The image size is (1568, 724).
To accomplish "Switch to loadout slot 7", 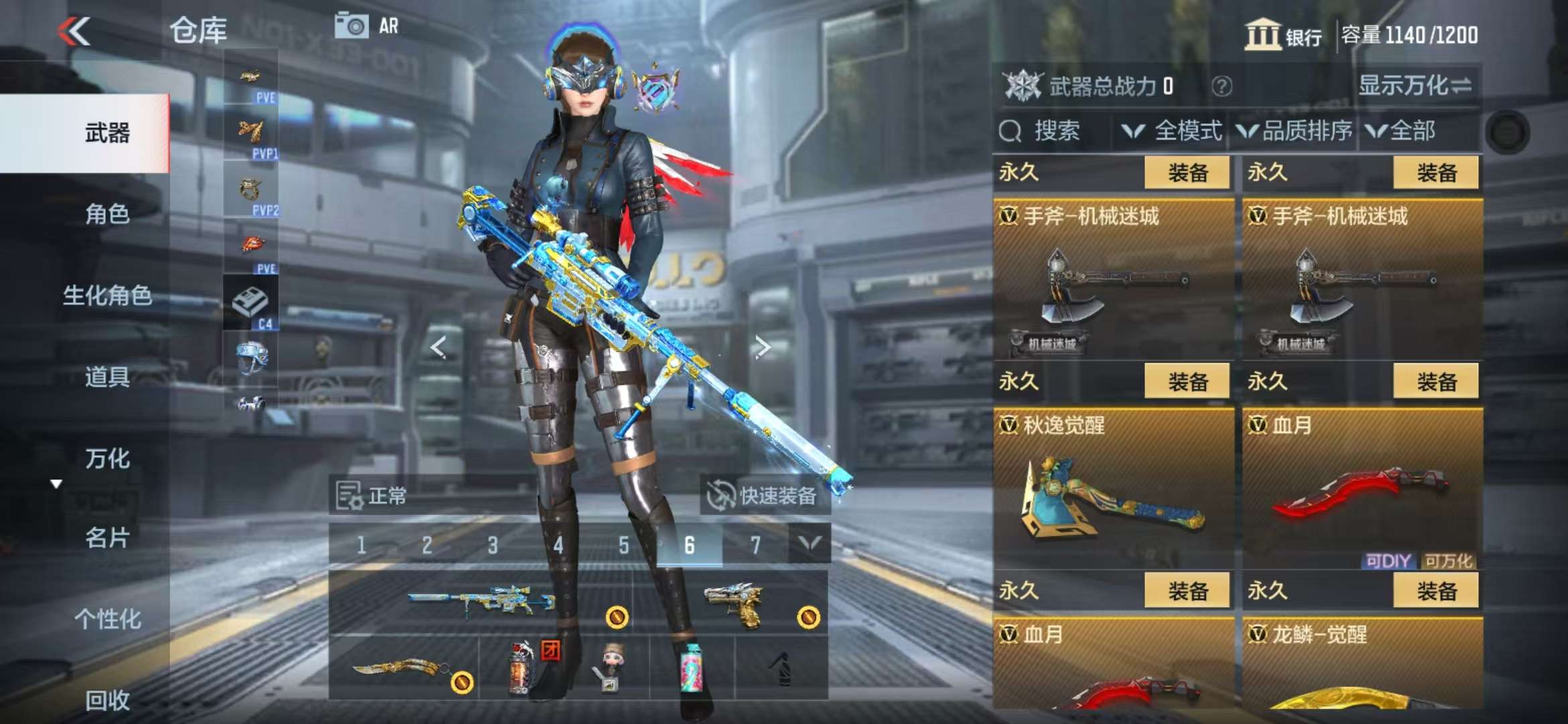I will tap(755, 546).
